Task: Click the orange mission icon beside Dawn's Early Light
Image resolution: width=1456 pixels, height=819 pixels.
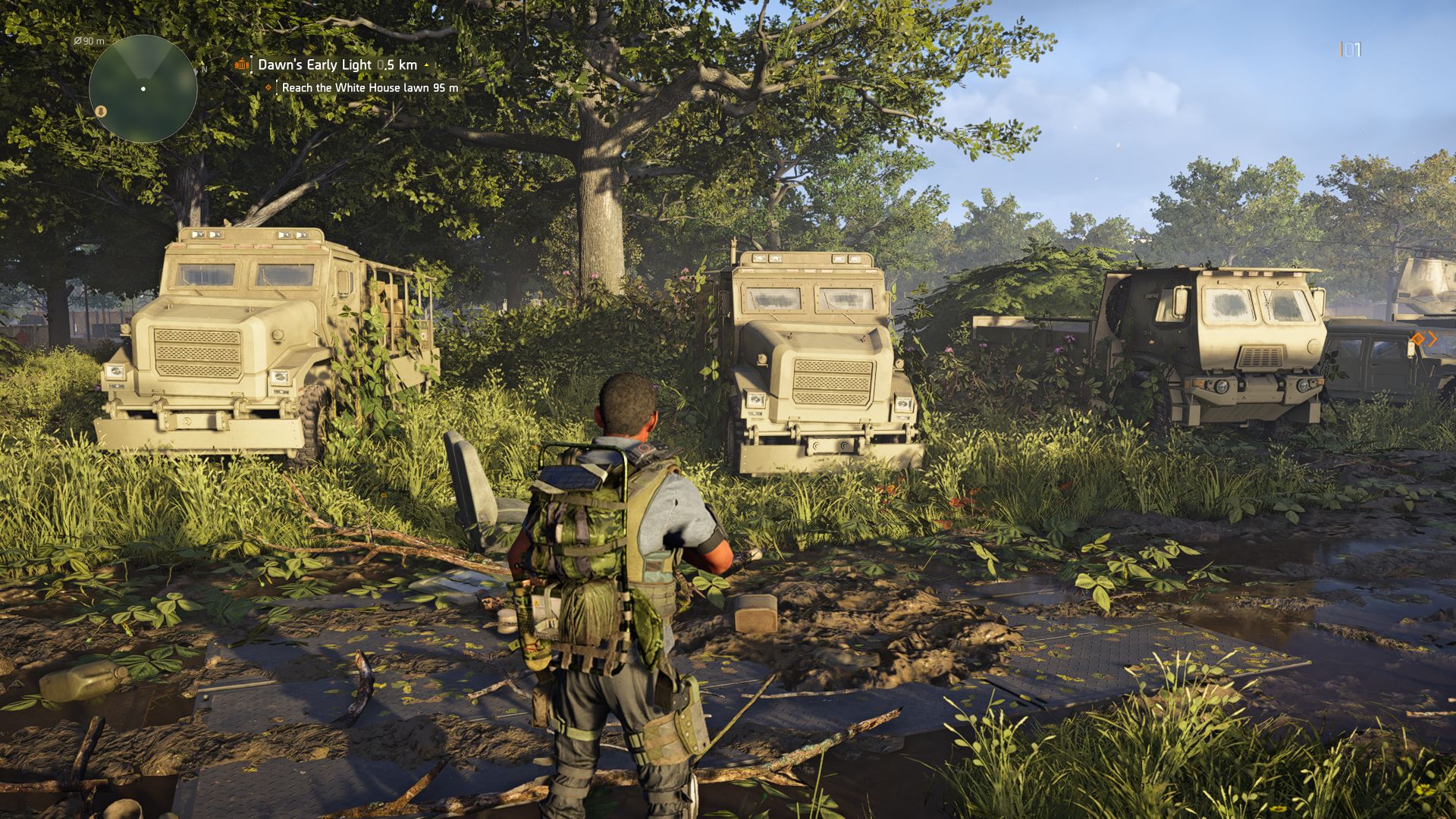Action: (x=242, y=64)
